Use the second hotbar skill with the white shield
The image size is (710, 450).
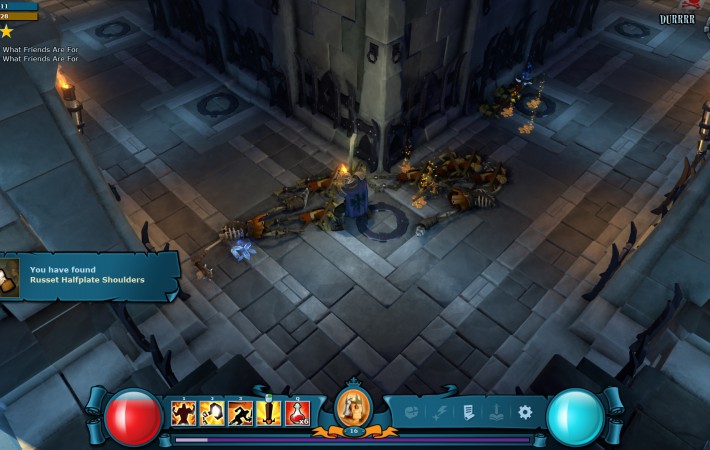click(211, 412)
